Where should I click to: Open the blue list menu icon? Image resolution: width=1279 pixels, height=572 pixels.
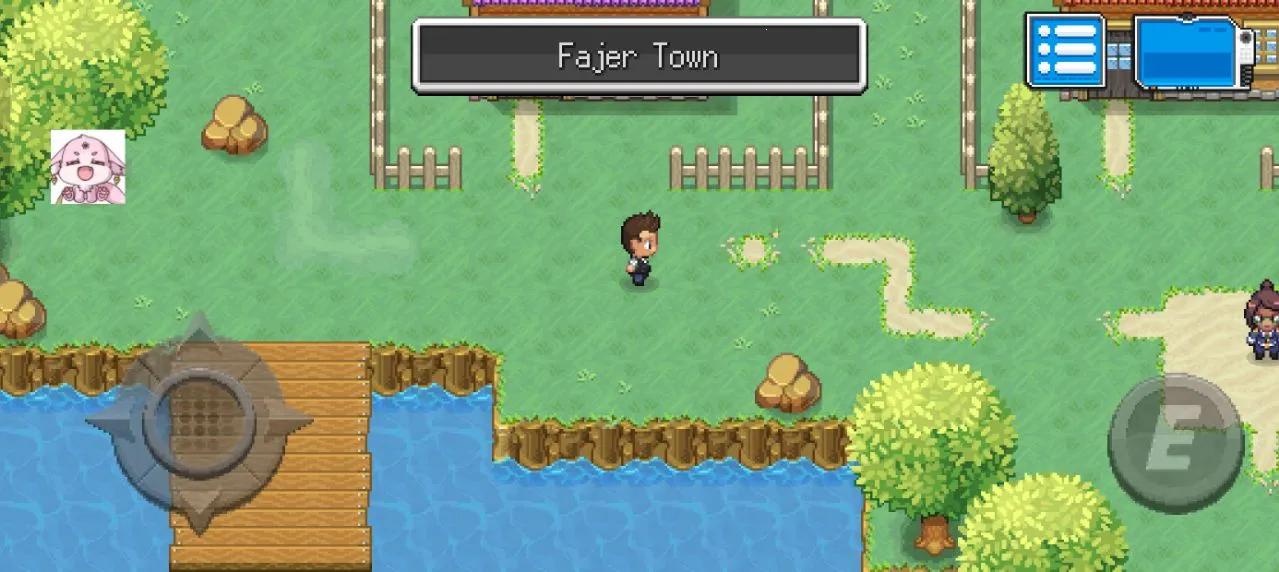click(x=1065, y=50)
